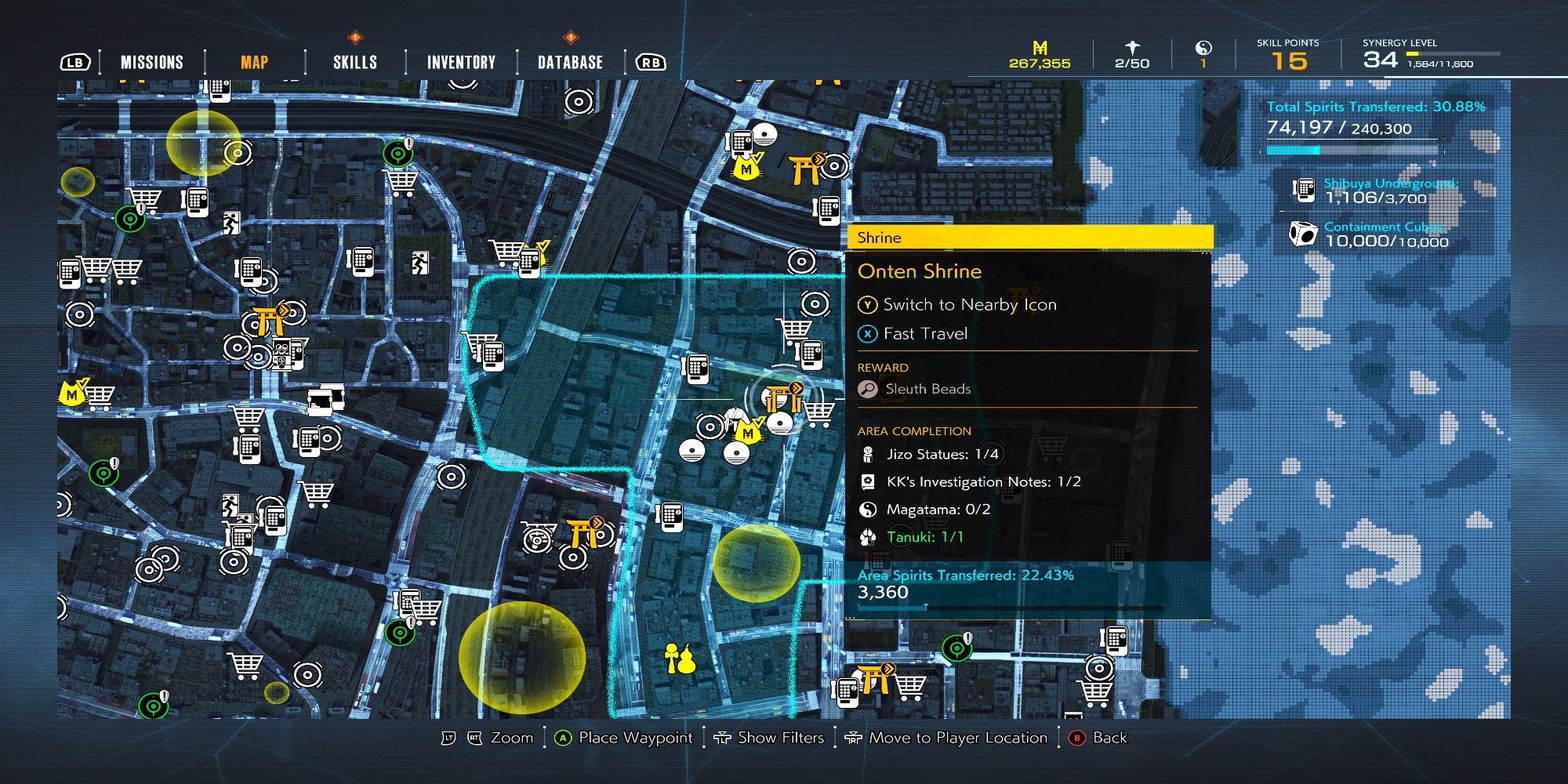Select Missions from the top menu
1568x784 pixels.
tap(151, 60)
